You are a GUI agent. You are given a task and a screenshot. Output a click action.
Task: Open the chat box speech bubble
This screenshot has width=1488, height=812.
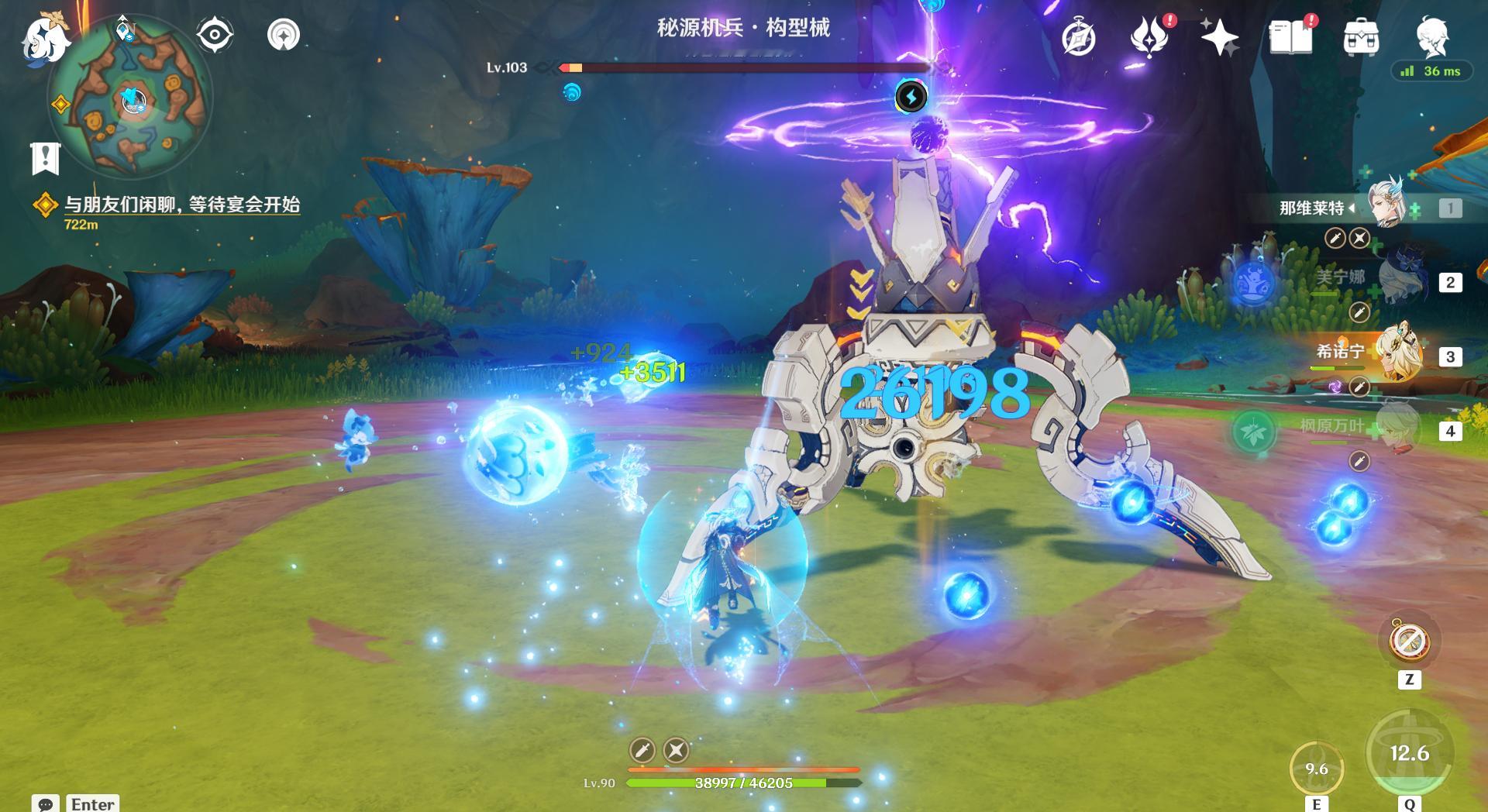[x=45, y=803]
